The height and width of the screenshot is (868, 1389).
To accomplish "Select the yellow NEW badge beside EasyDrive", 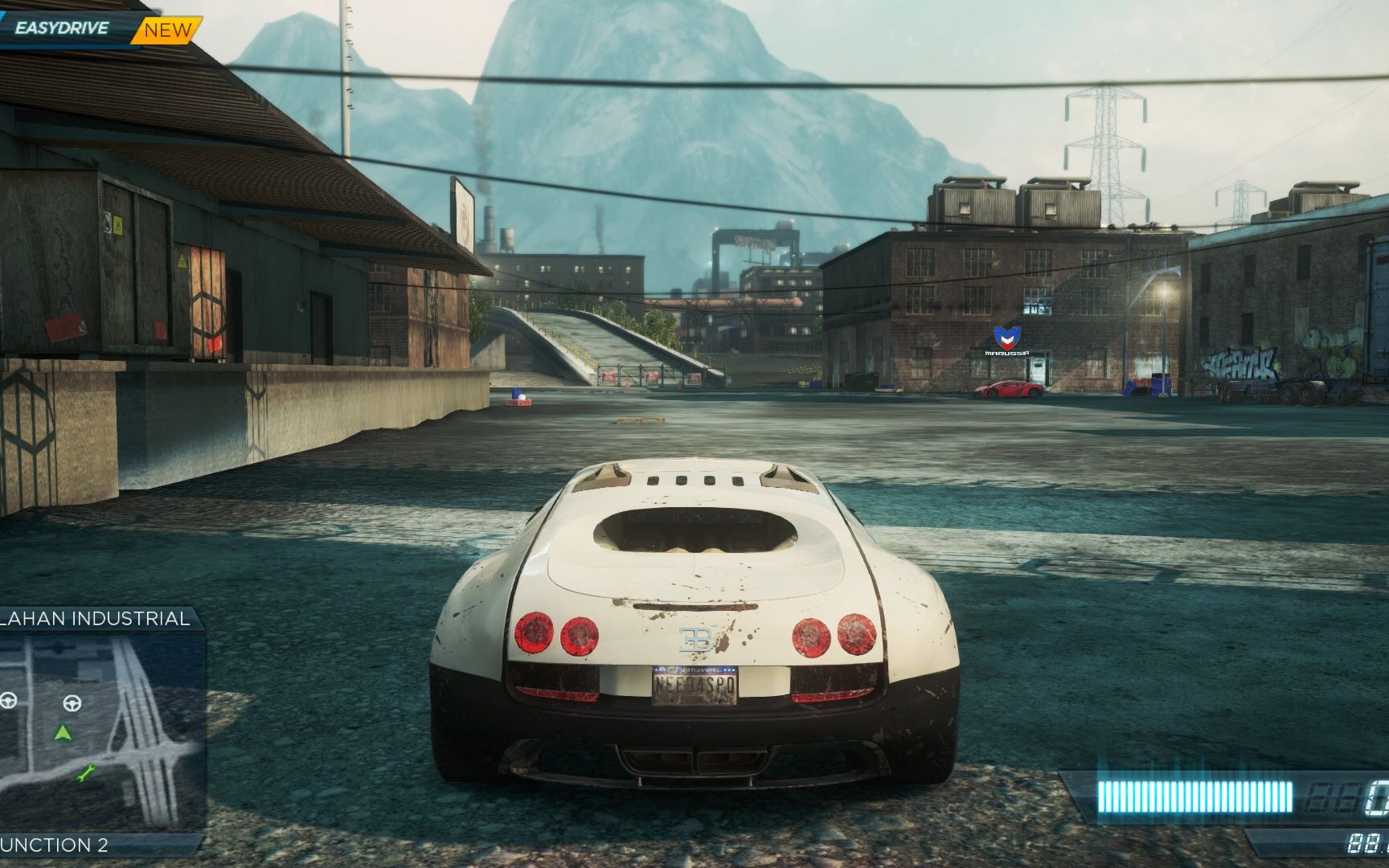I will 168,31.
